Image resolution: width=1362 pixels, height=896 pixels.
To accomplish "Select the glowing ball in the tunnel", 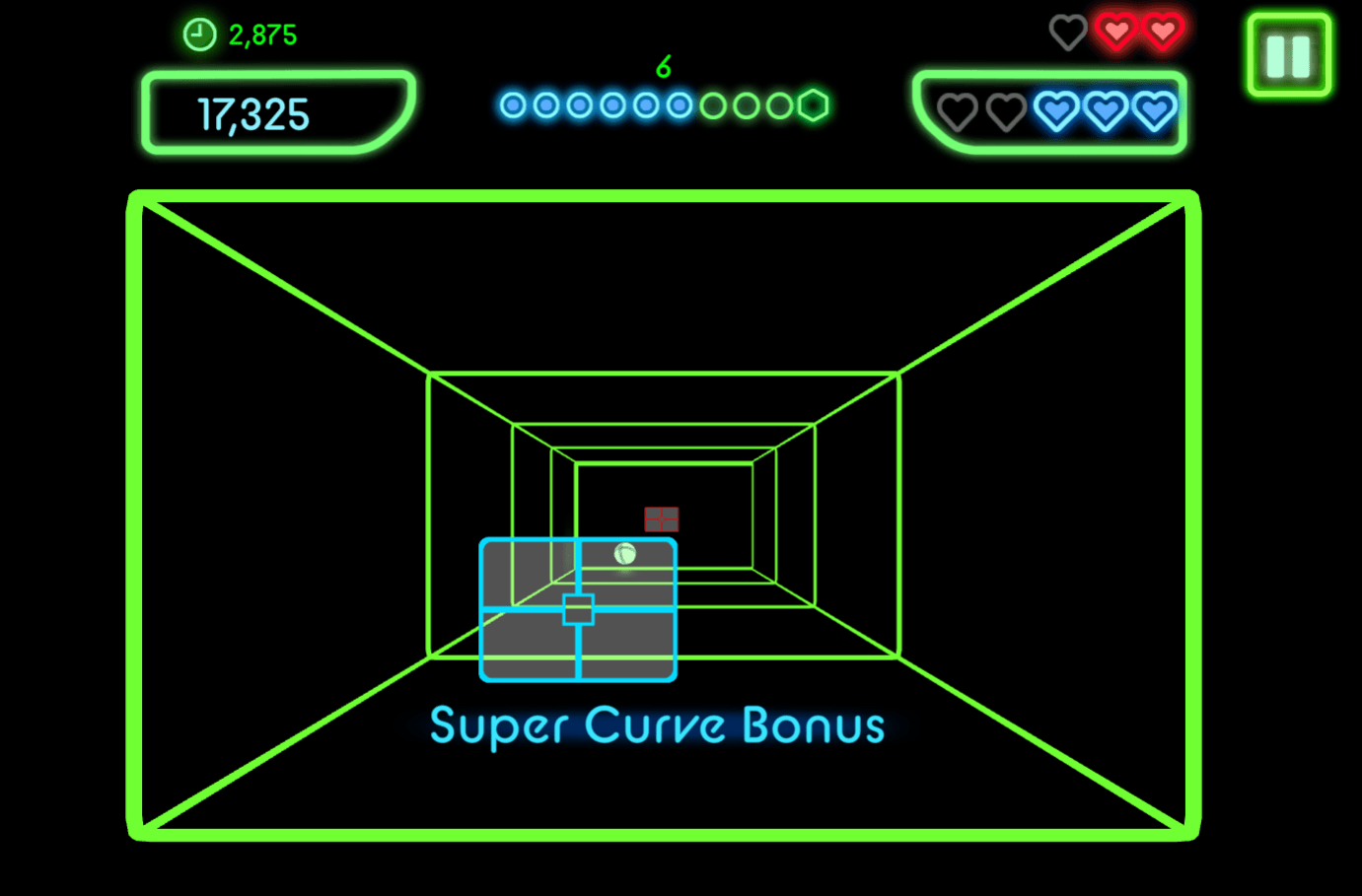I will pos(624,554).
